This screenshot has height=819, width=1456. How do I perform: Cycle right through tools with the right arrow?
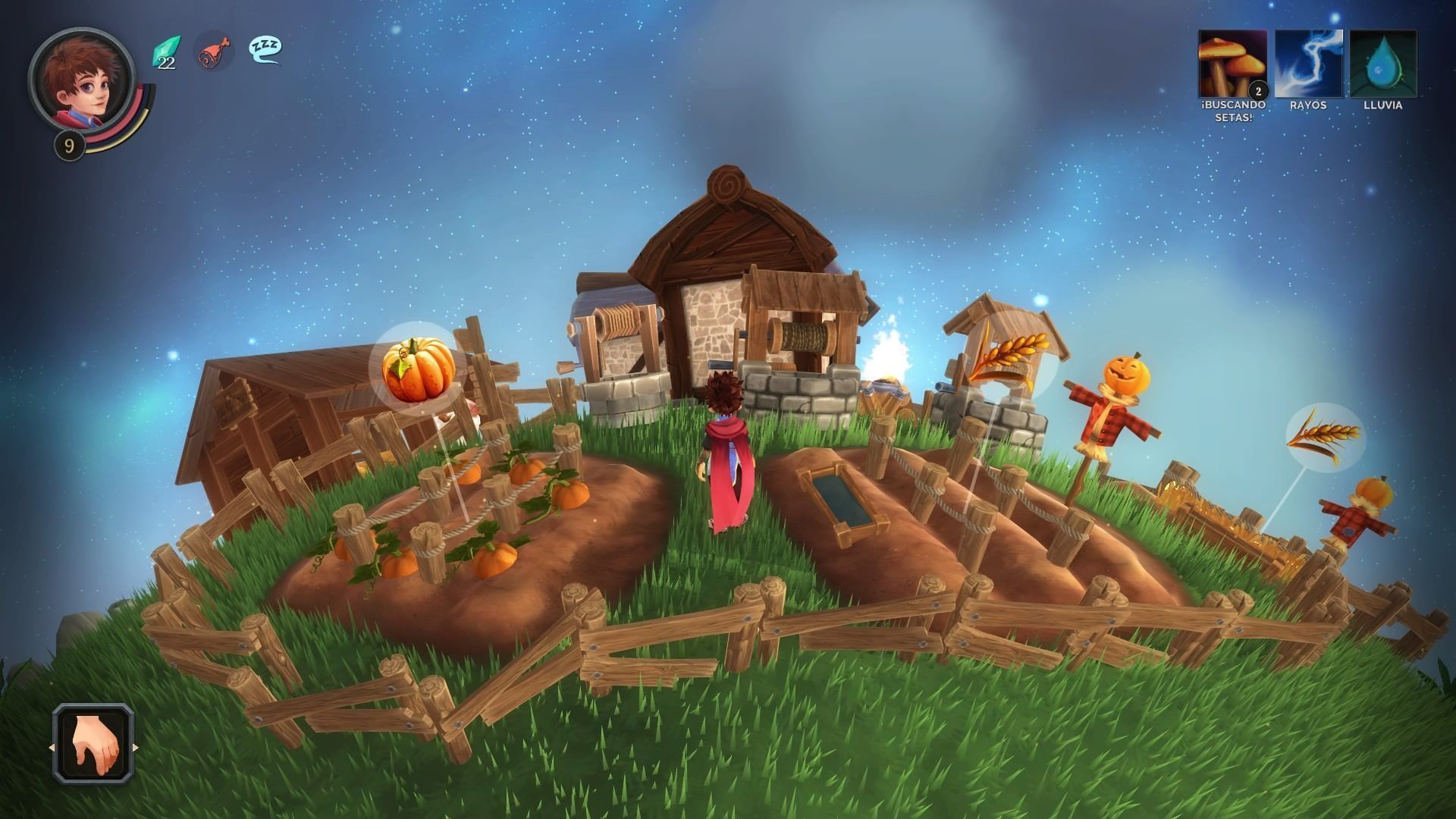click(x=136, y=746)
